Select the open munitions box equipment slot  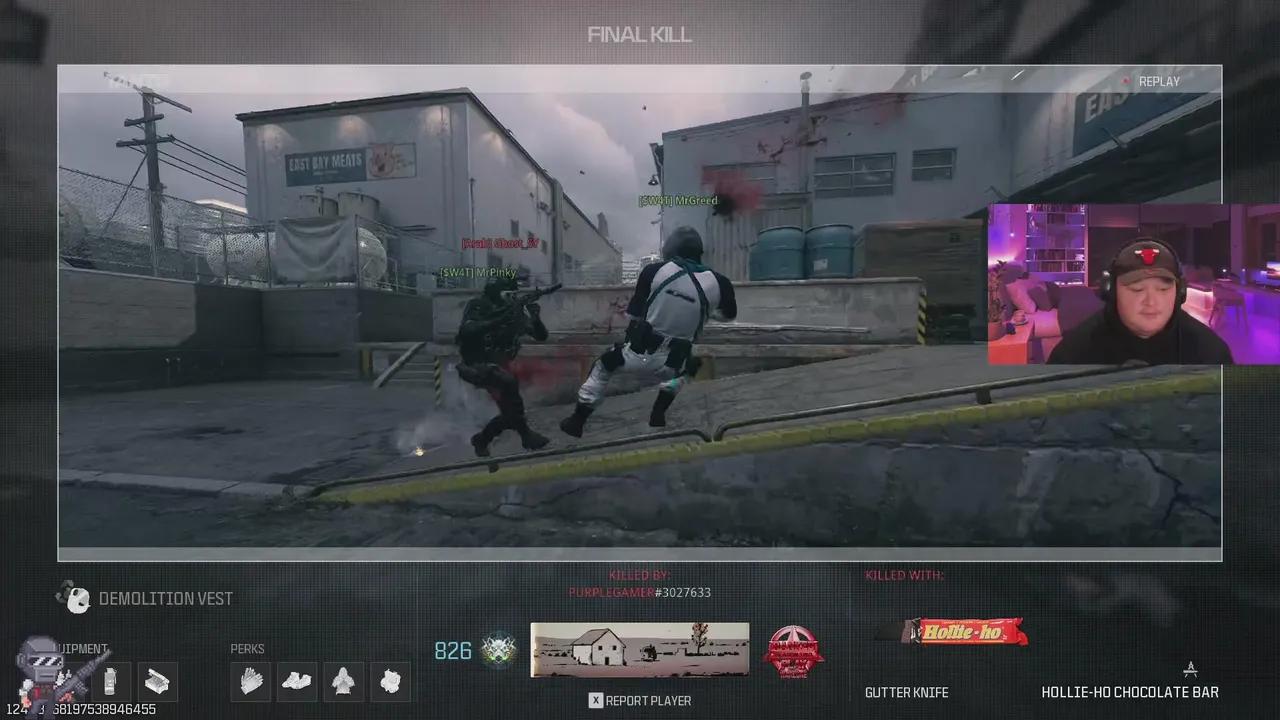tap(157, 682)
